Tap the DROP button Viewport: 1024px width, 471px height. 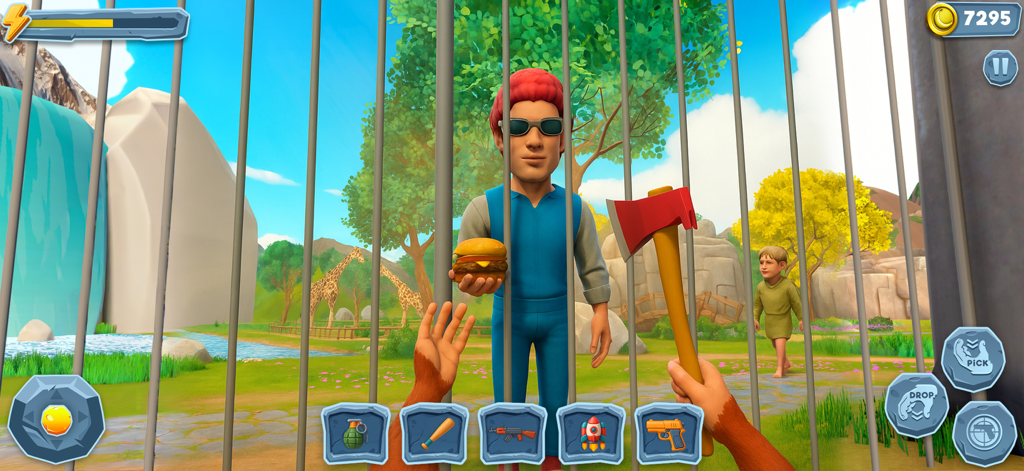point(916,404)
